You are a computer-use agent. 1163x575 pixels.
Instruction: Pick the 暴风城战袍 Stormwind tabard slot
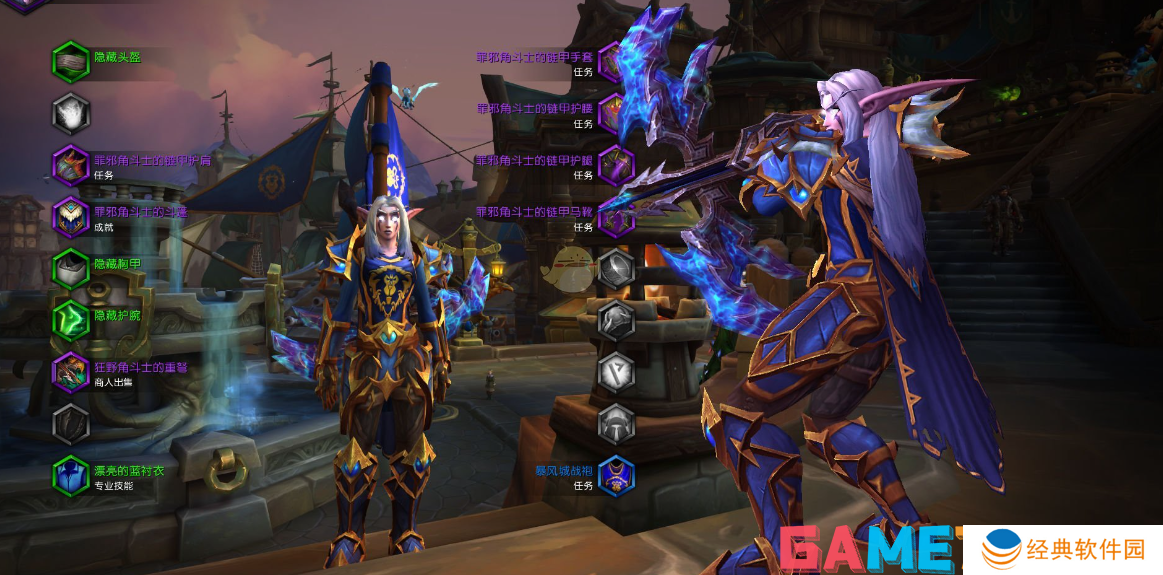point(616,475)
